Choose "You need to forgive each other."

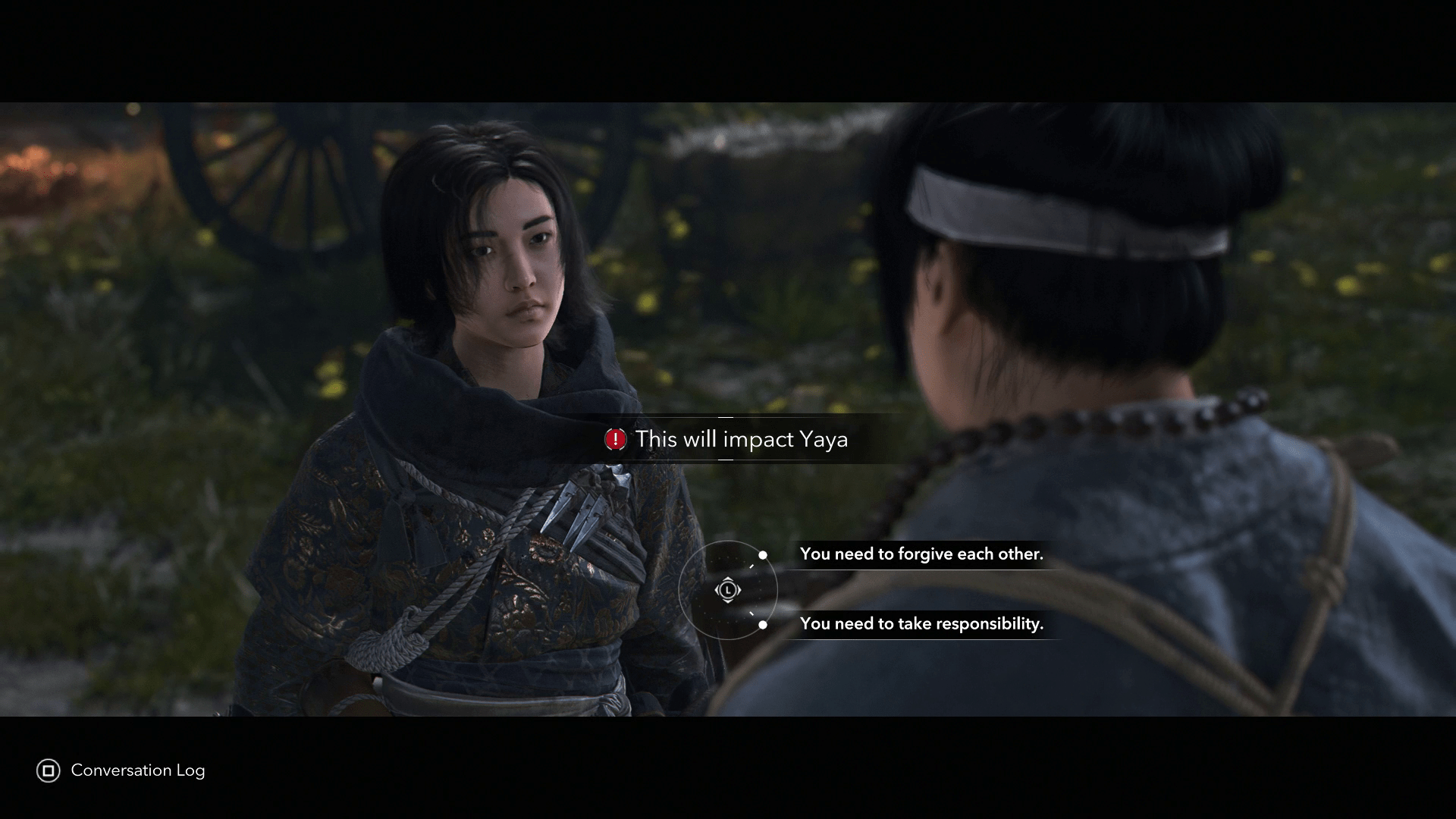[x=921, y=554]
